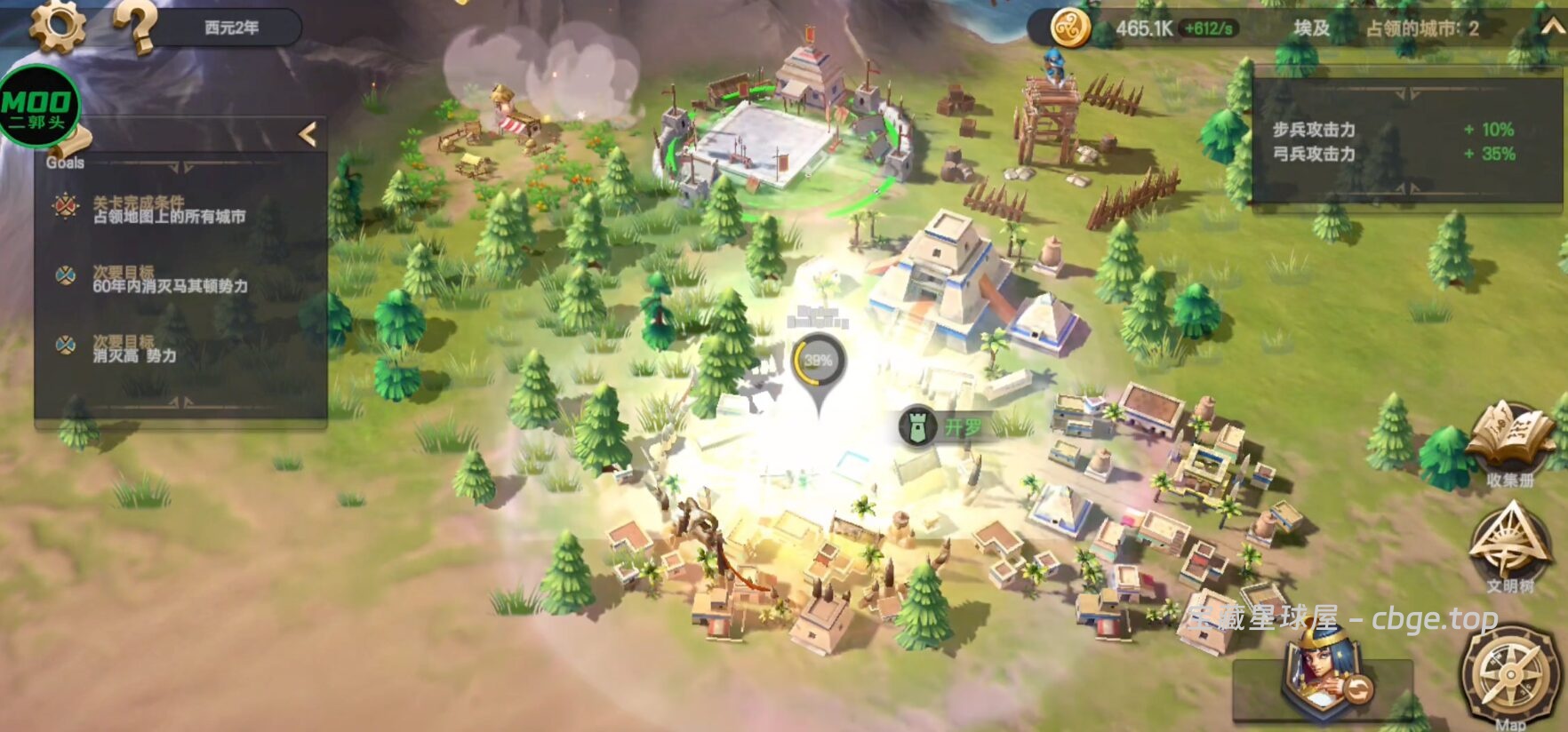
Task: Switch leader via Cleopatra portrait
Action: [x=1319, y=672]
